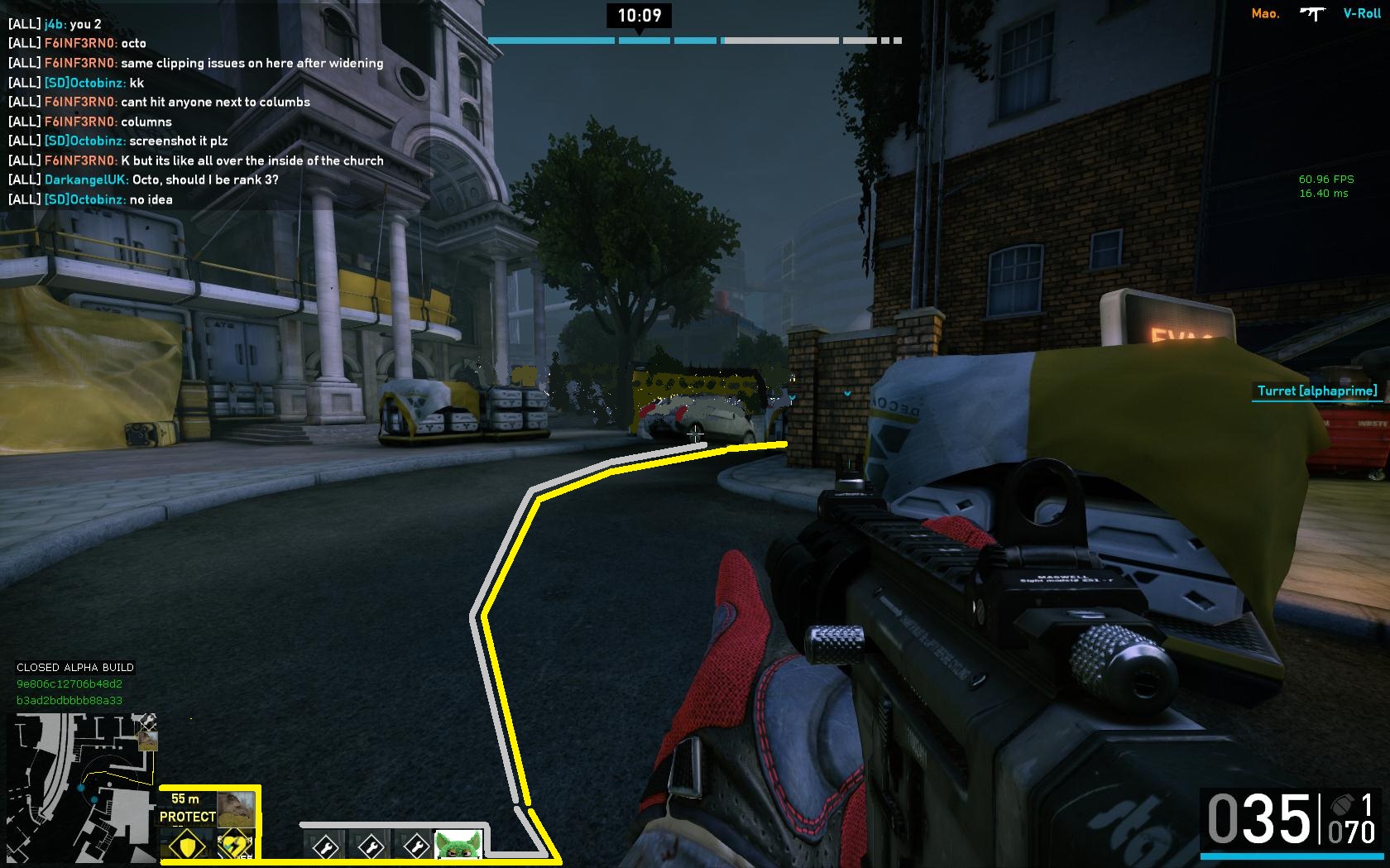Click the minimap in the corner
Viewport: 1390px width, 868px height.
tap(81, 788)
